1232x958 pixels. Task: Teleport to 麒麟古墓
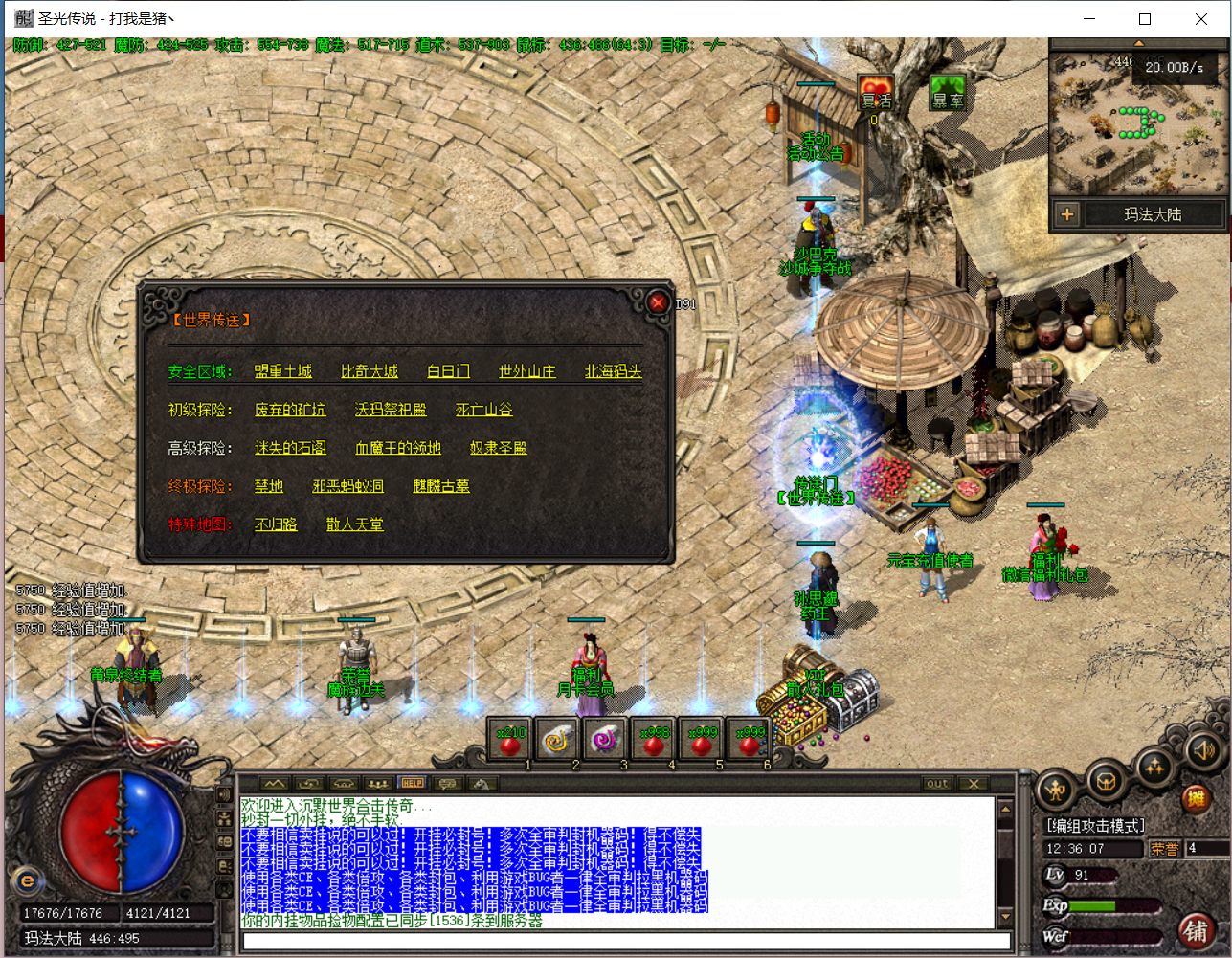(441, 486)
